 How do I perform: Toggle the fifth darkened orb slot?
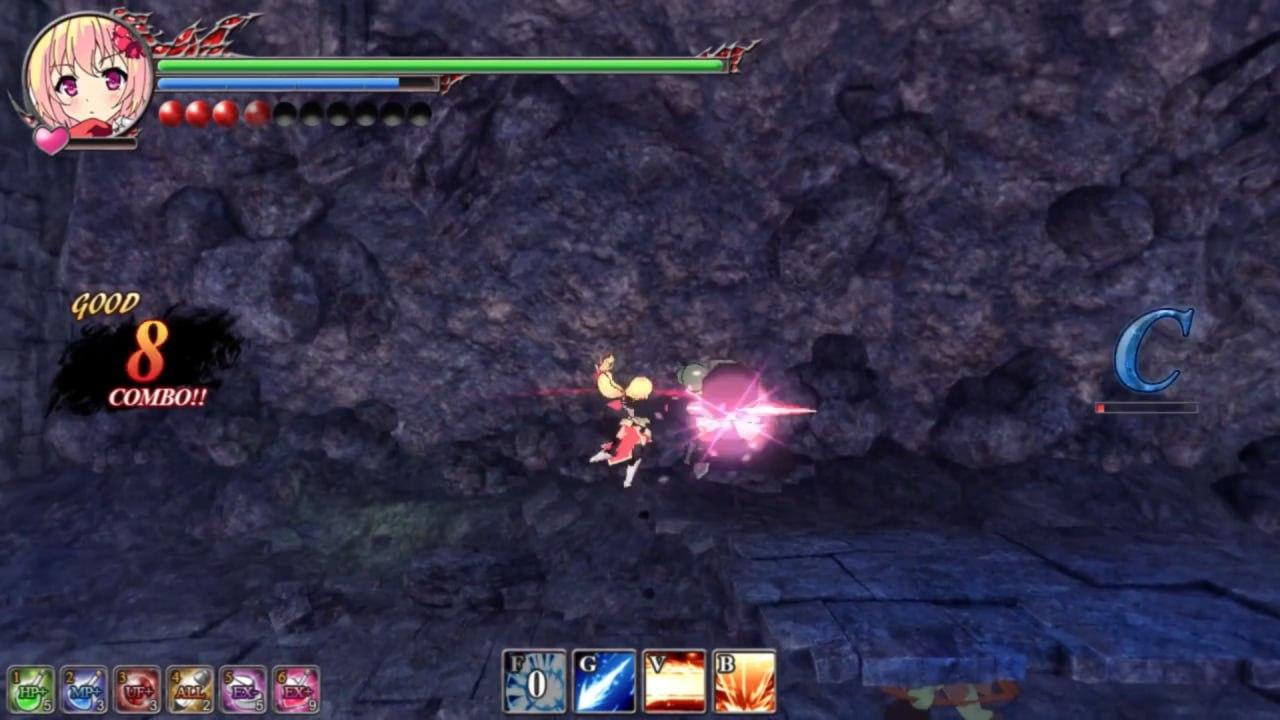(285, 113)
